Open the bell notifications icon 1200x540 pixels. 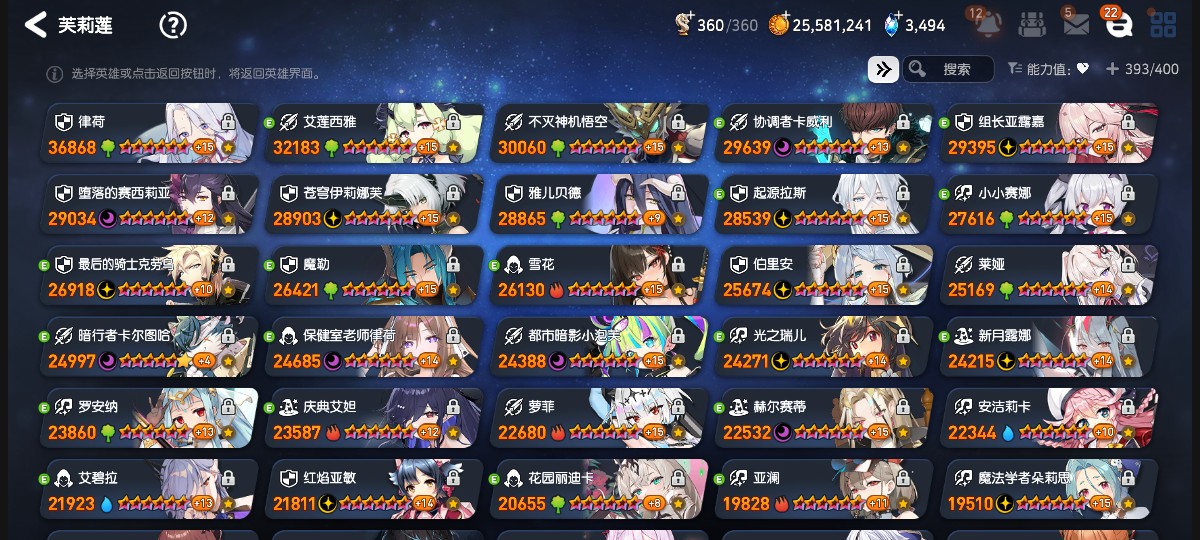tap(989, 25)
